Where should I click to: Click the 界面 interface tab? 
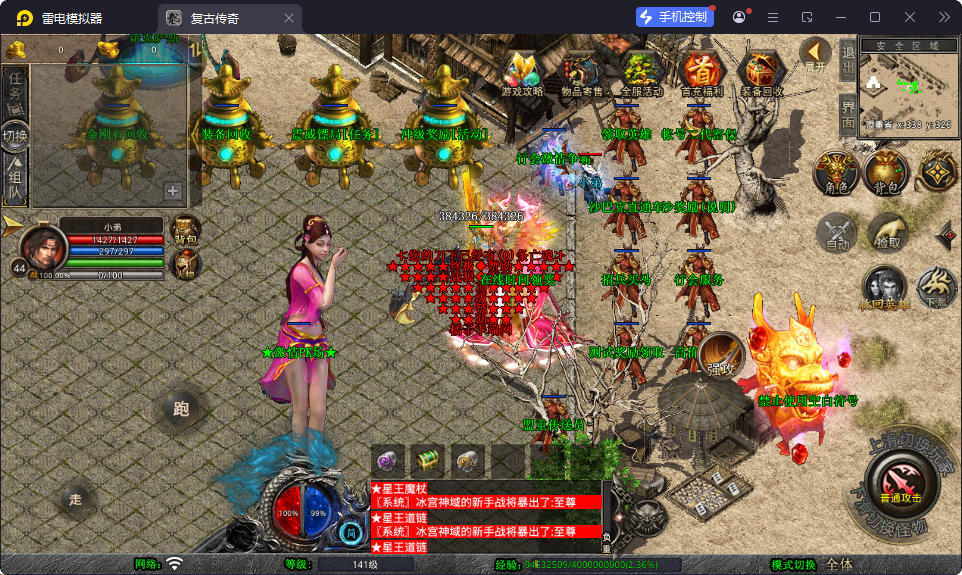(x=847, y=114)
